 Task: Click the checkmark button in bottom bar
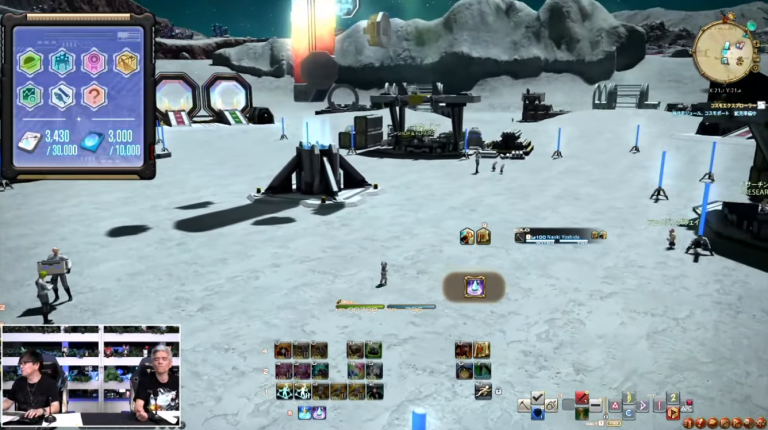pos(538,398)
